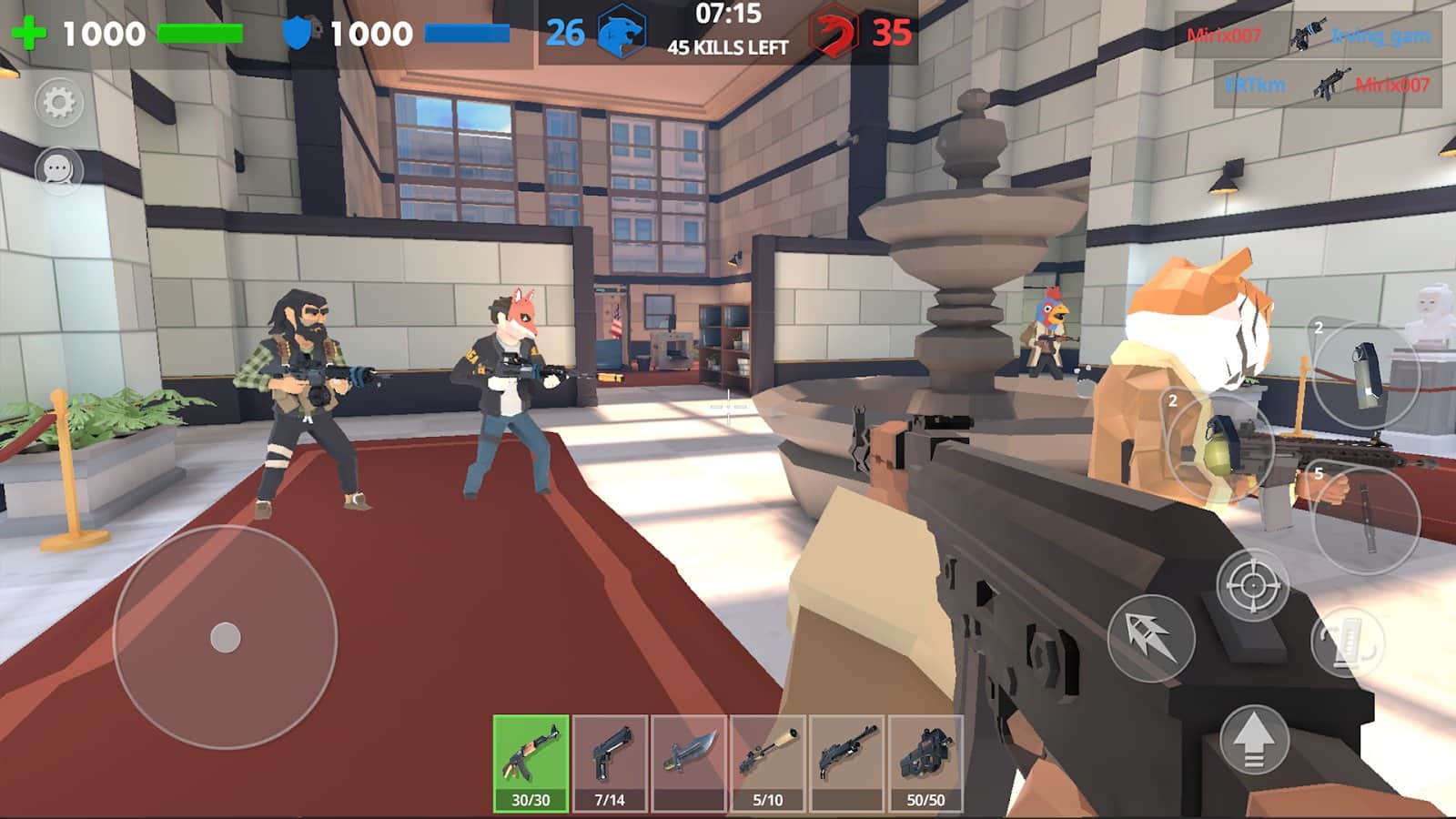
Task: Switch to the 50/50 submachine gun slot
Action: click(925, 763)
